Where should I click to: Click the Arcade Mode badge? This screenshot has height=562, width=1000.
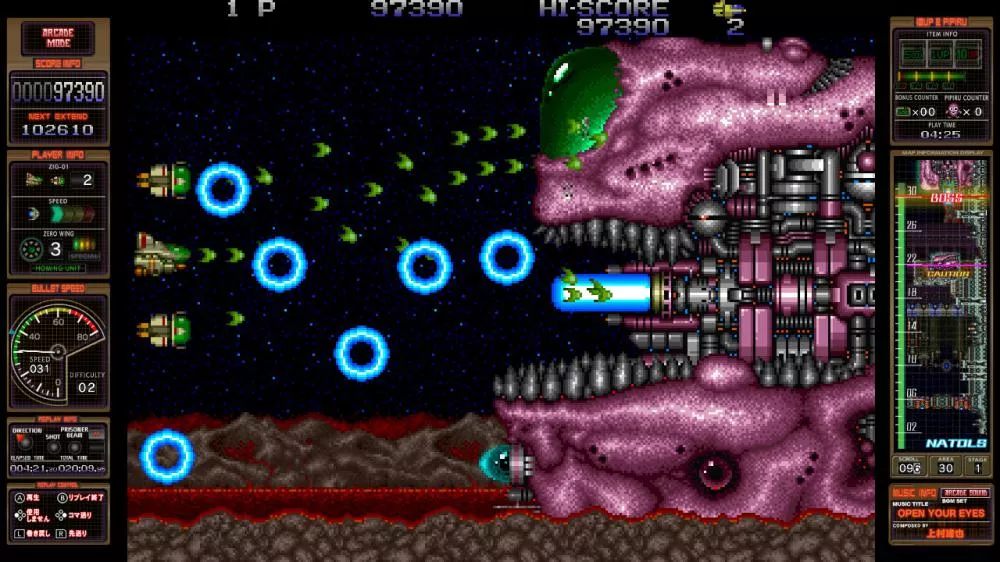[58, 39]
